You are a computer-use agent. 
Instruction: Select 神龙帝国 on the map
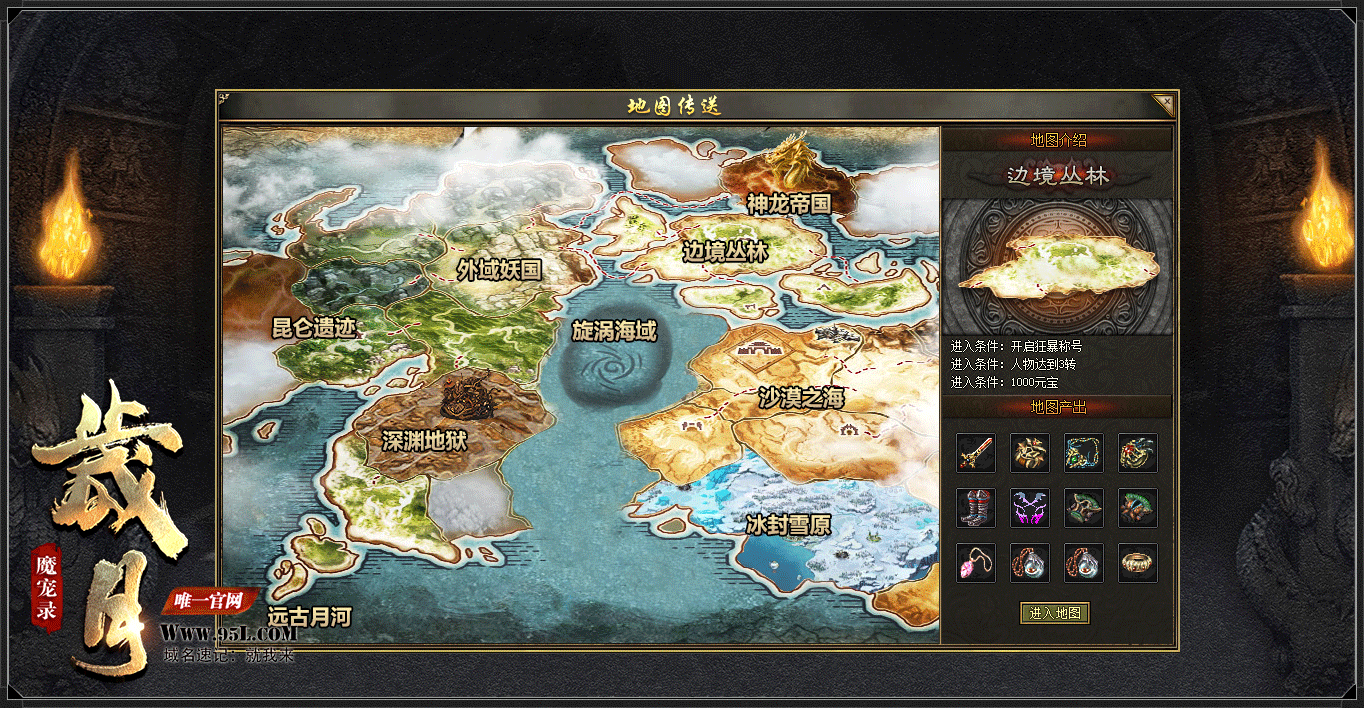[x=789, y=203]
